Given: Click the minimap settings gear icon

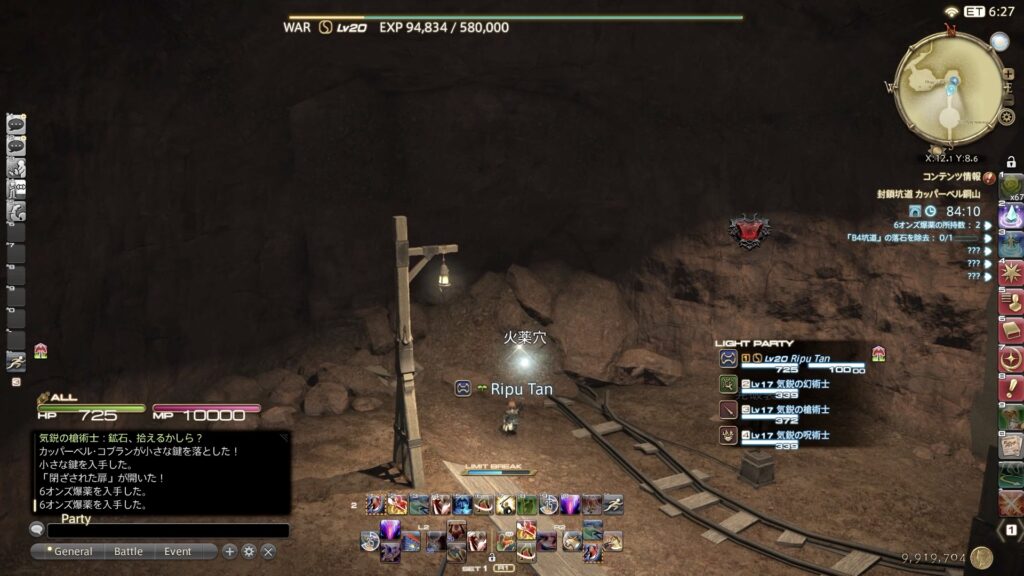Looking at the screenshot, I should click(1007, 117).
